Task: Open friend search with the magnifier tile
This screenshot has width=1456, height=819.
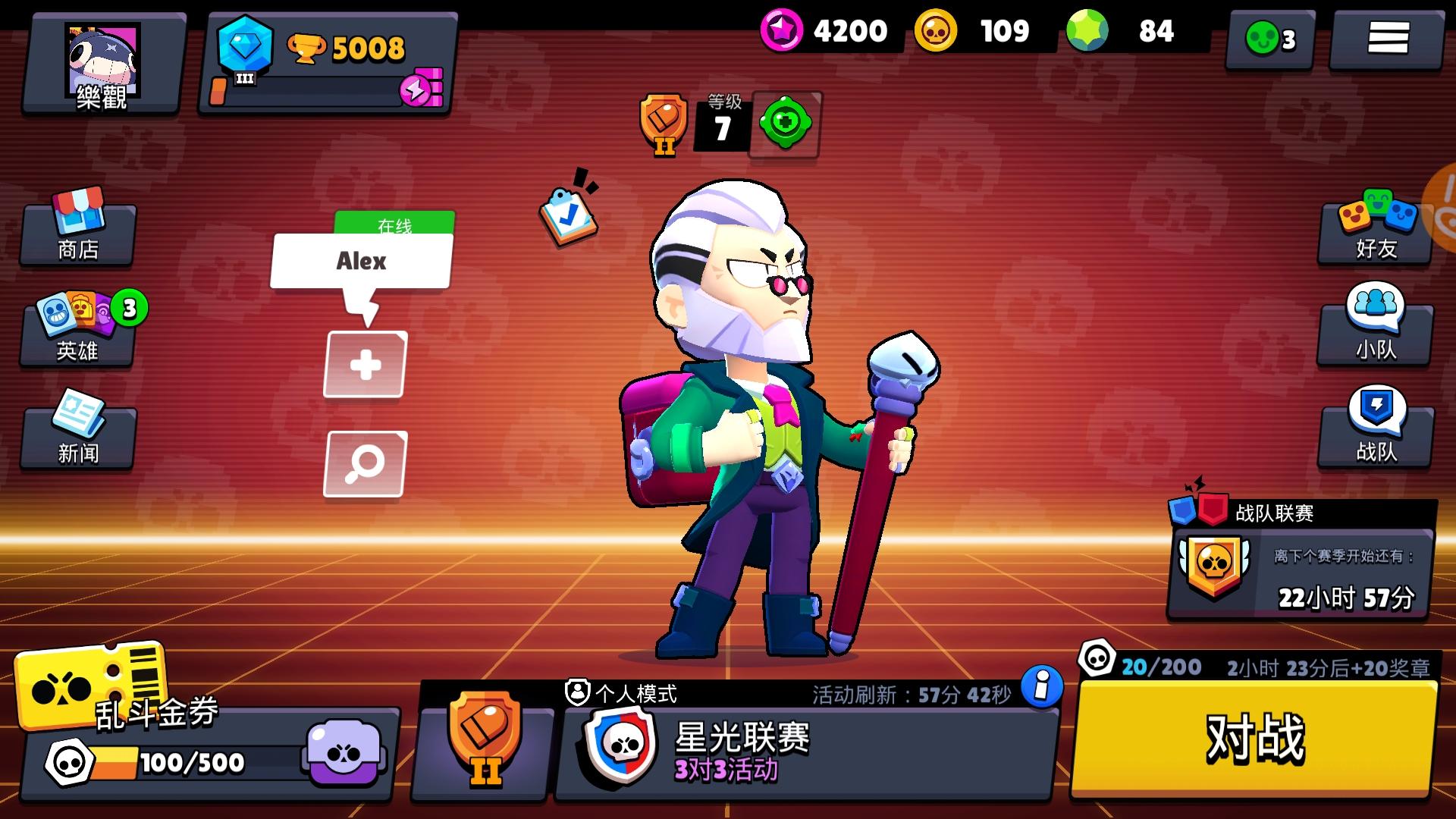Action: (x=365, y=464)
